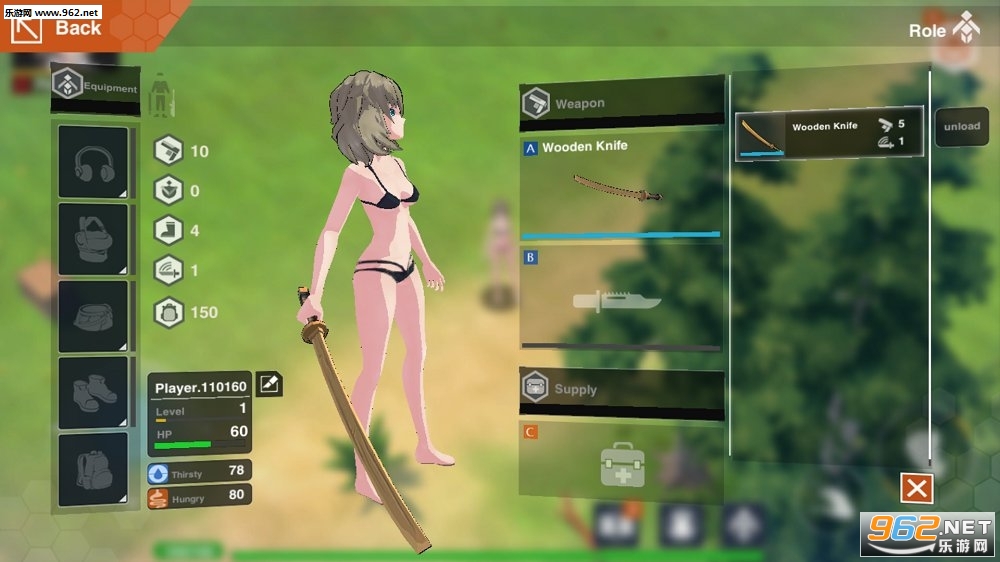
Task: Select weapon slot A Wooden Knife
Action: [x=620, y=187]
